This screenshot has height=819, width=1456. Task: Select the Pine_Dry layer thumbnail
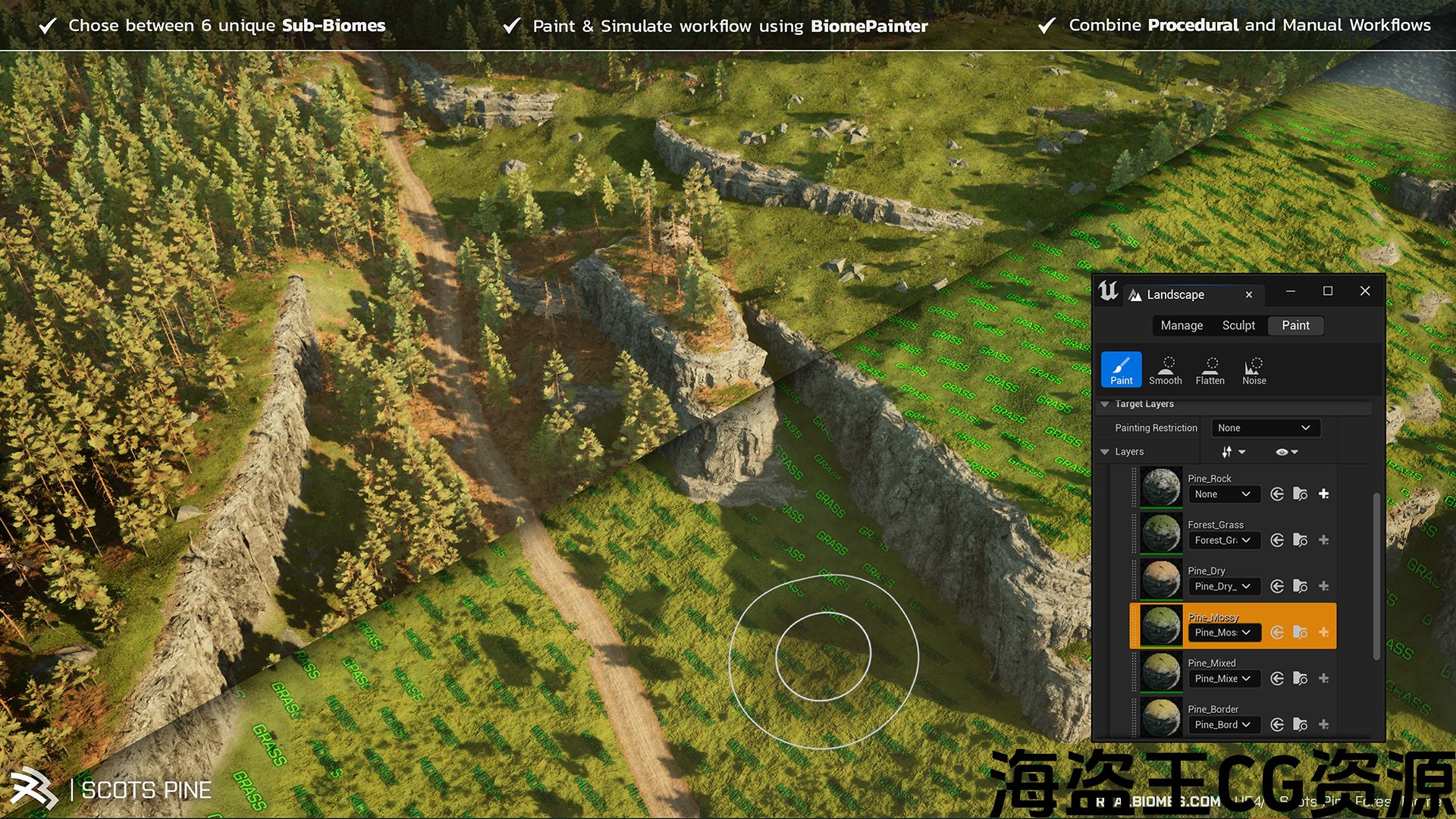pos(1161,579)
